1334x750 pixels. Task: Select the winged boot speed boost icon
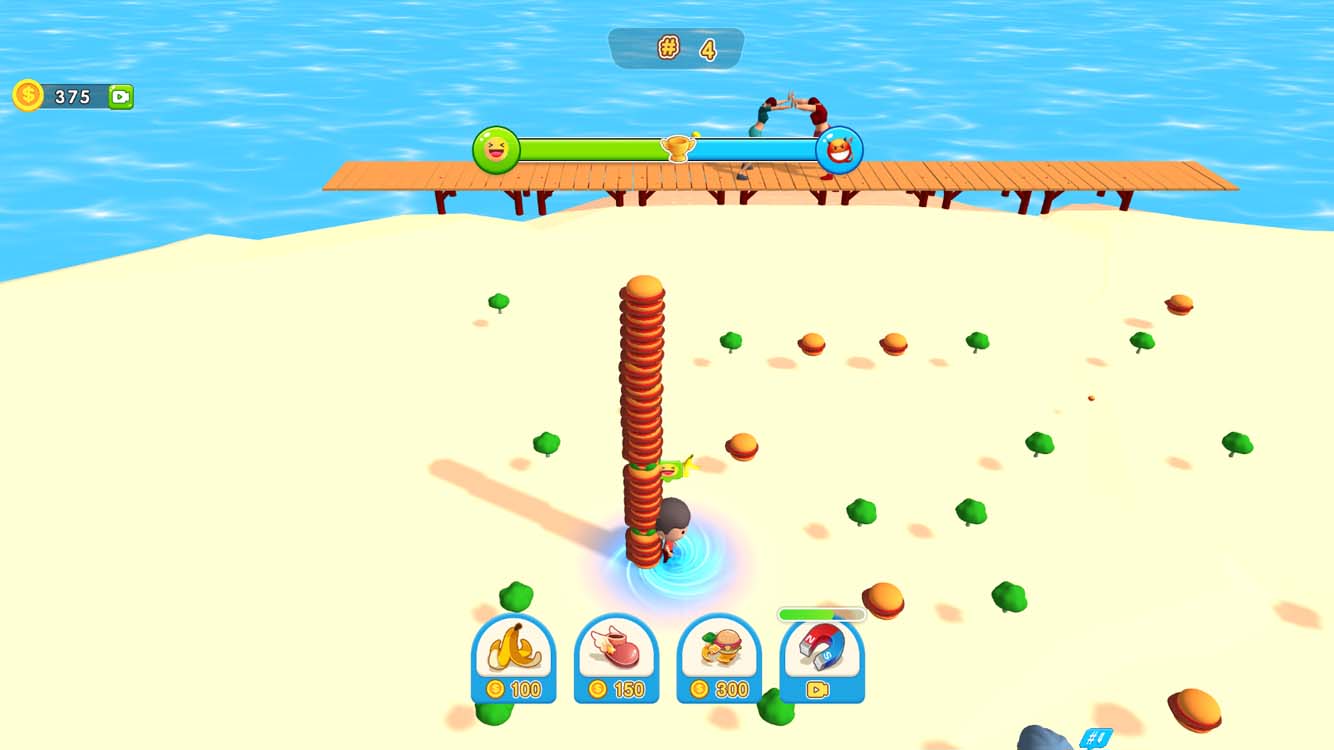click(x=617, y=650)
